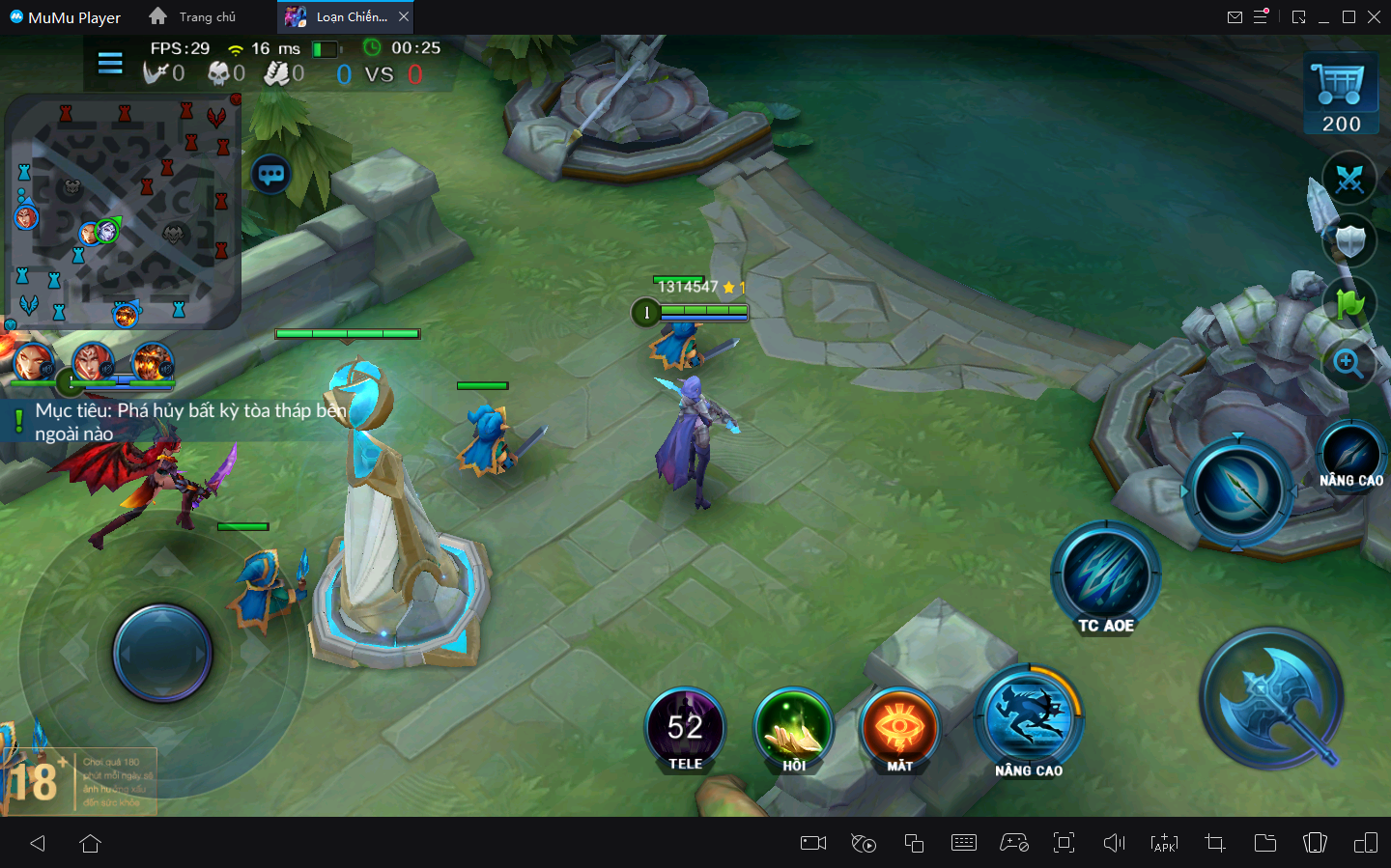Open the shop cart showing 200 gold
Image resolution: width=1391 pixels, height=868 pixels.
coord(1341,94)
